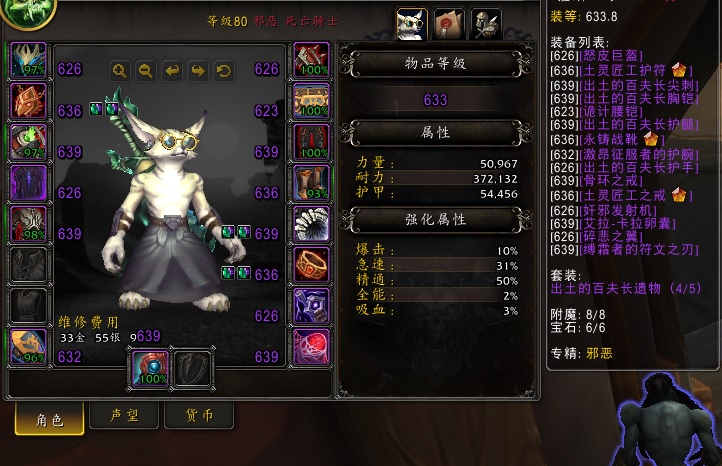Switch to the 角色 (Character) tab
Screen dimensions: 722x466
point(49,419)
